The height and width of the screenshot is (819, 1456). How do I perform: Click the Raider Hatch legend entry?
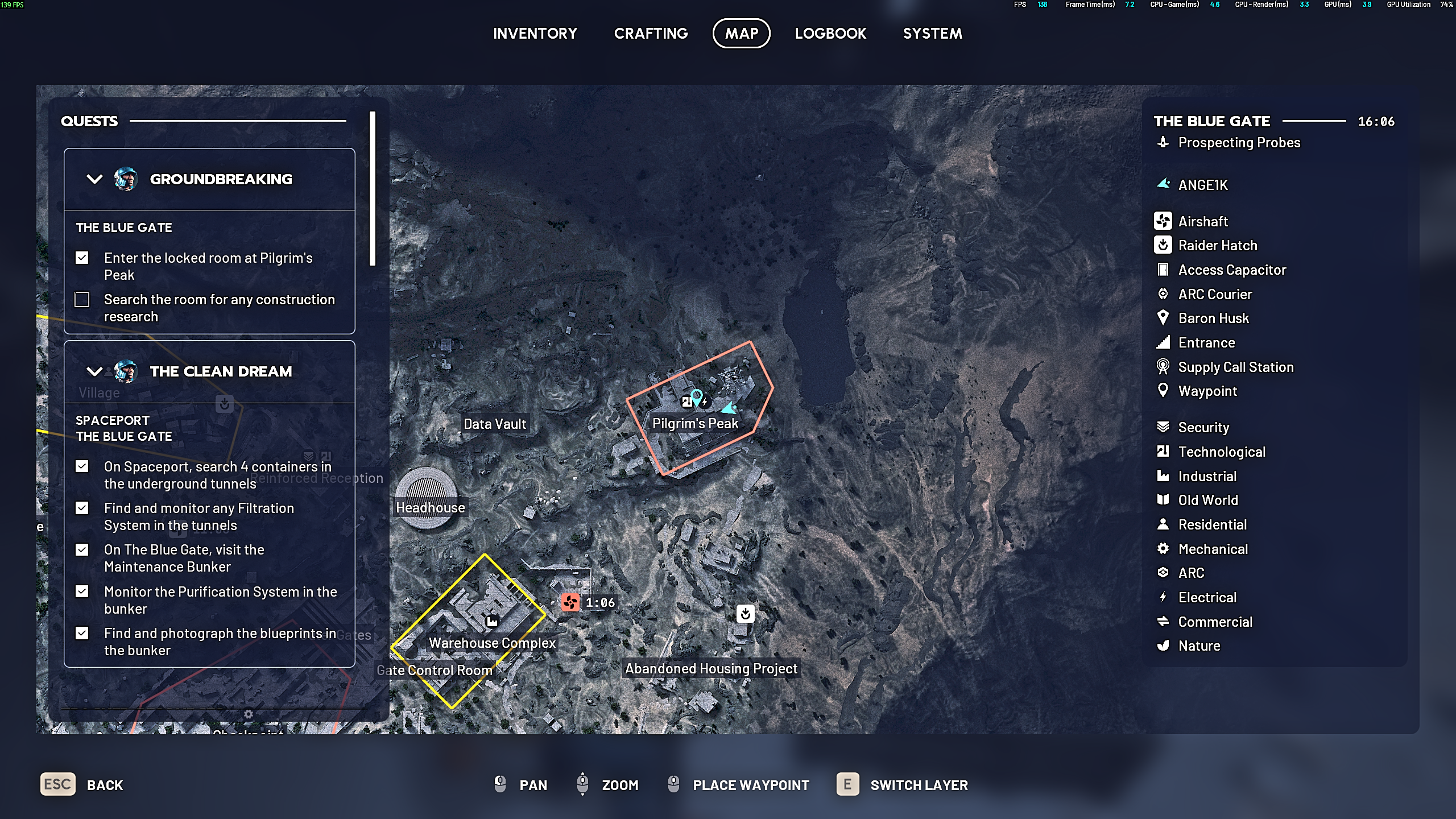coord(1217,246)
